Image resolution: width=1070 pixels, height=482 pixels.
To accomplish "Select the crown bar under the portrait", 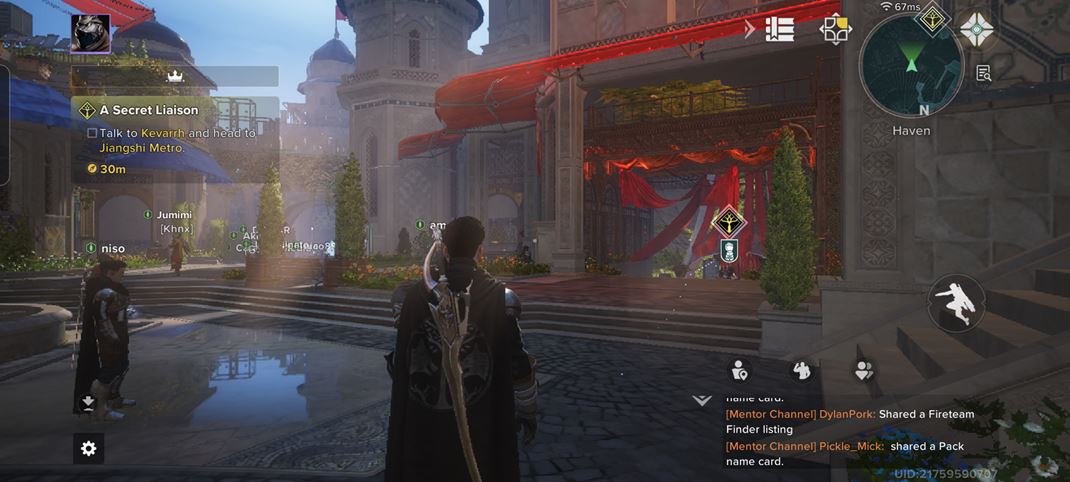I will 176,76.
